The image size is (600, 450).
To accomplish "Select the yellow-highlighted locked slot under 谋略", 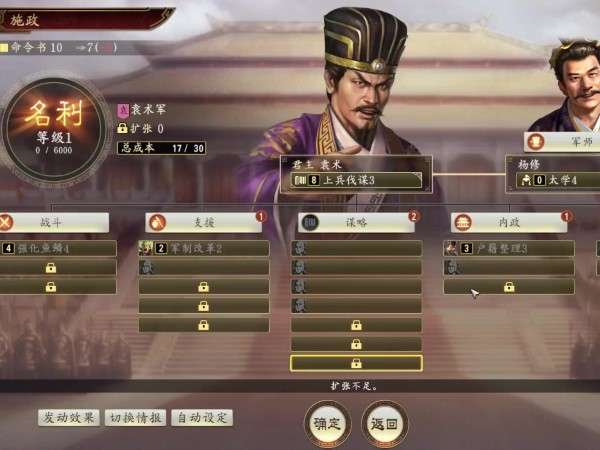I will (356, 363).
